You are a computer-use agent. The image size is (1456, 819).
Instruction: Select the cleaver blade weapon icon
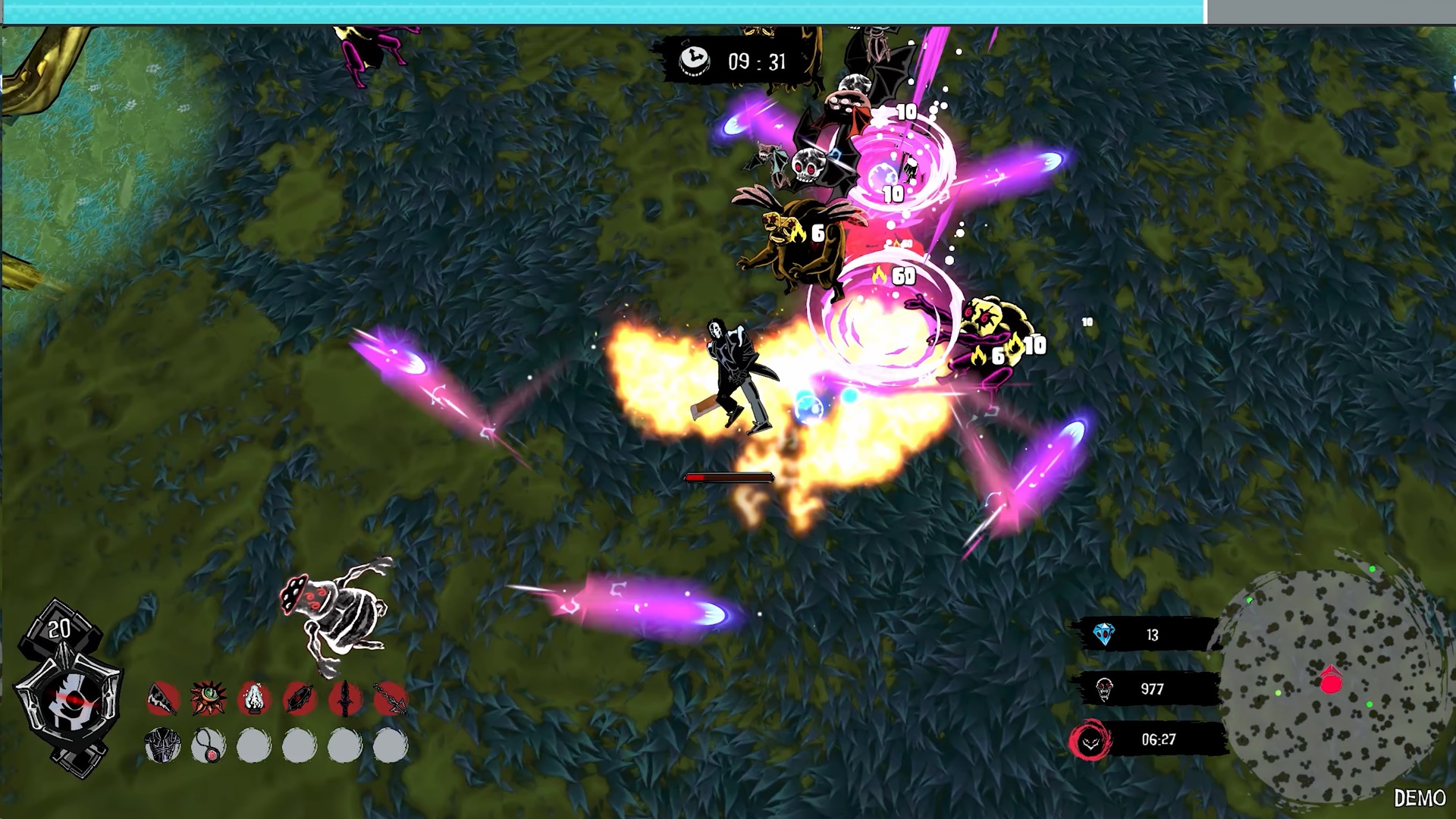pos(163,699)
